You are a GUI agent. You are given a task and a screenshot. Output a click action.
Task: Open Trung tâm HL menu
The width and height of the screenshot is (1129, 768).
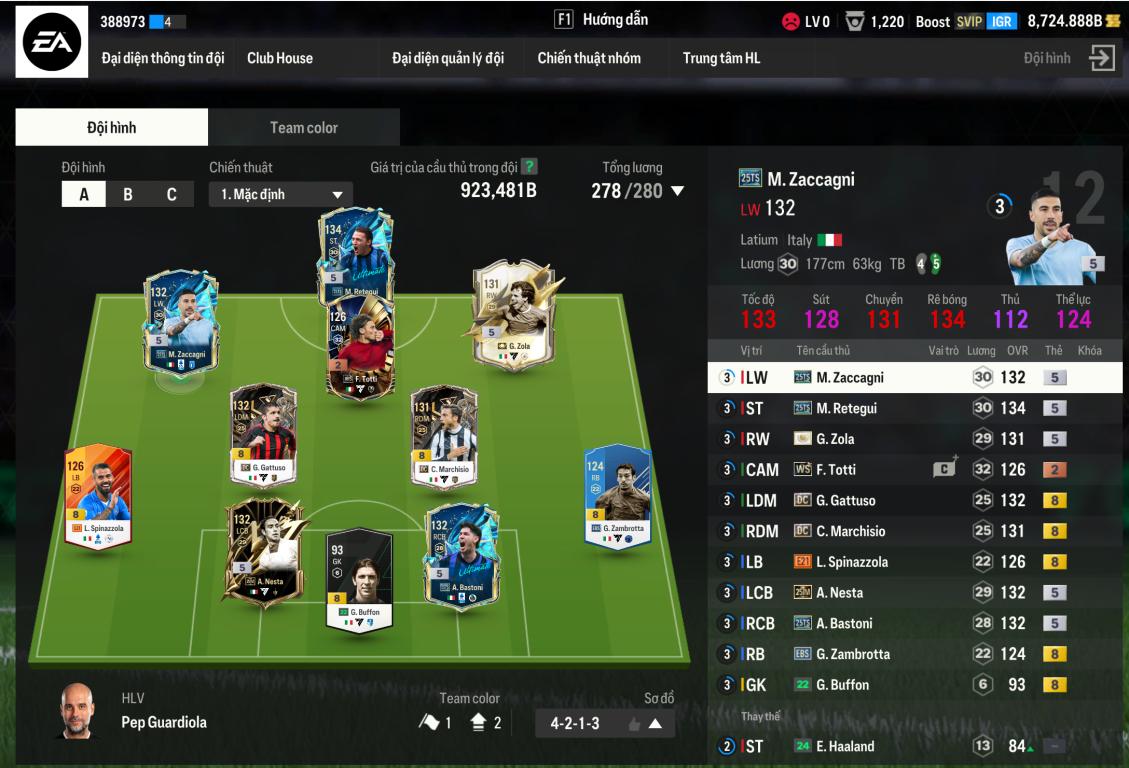tap(721, 58)
